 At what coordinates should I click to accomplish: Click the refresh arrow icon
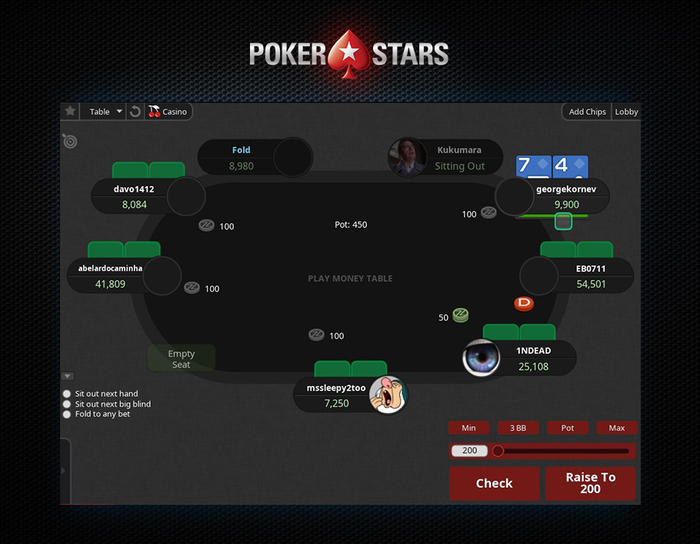click(x=135, y=112)
